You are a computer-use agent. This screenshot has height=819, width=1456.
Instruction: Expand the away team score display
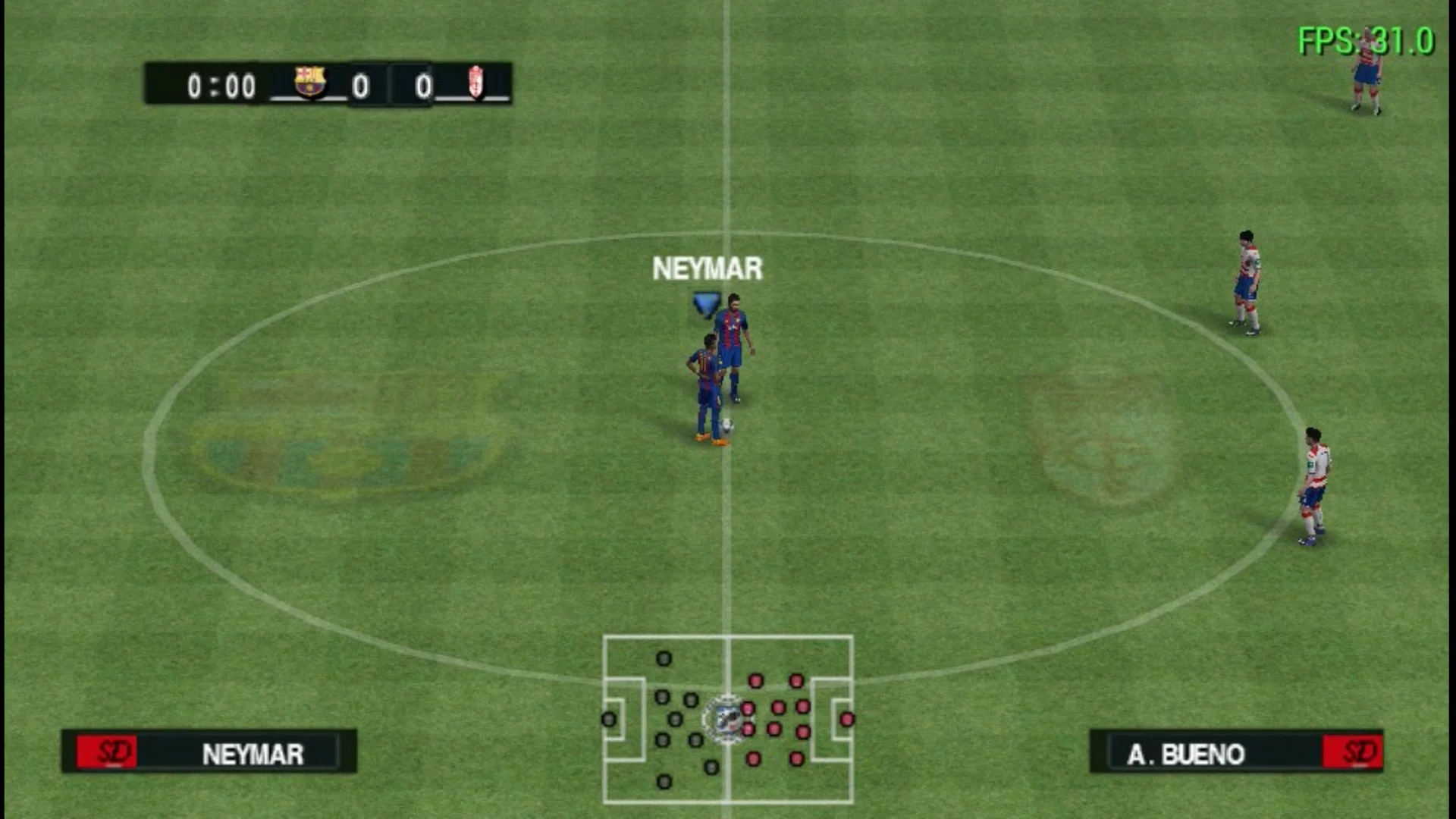tap(423, 86)
